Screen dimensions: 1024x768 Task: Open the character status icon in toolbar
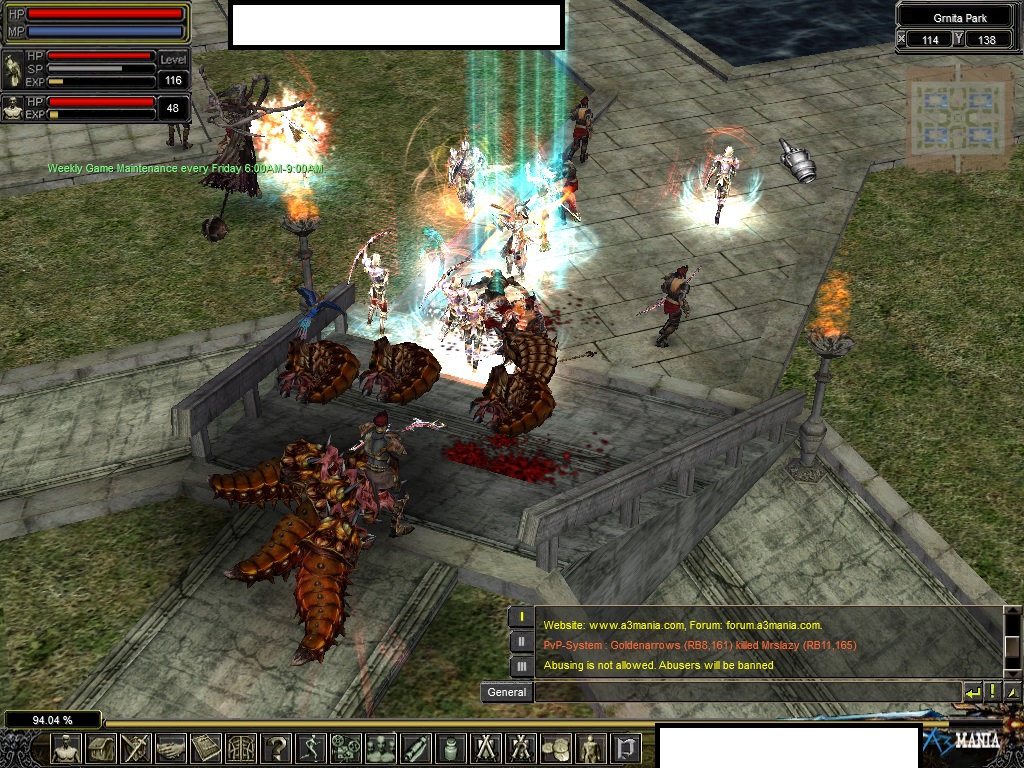(67, 748)
